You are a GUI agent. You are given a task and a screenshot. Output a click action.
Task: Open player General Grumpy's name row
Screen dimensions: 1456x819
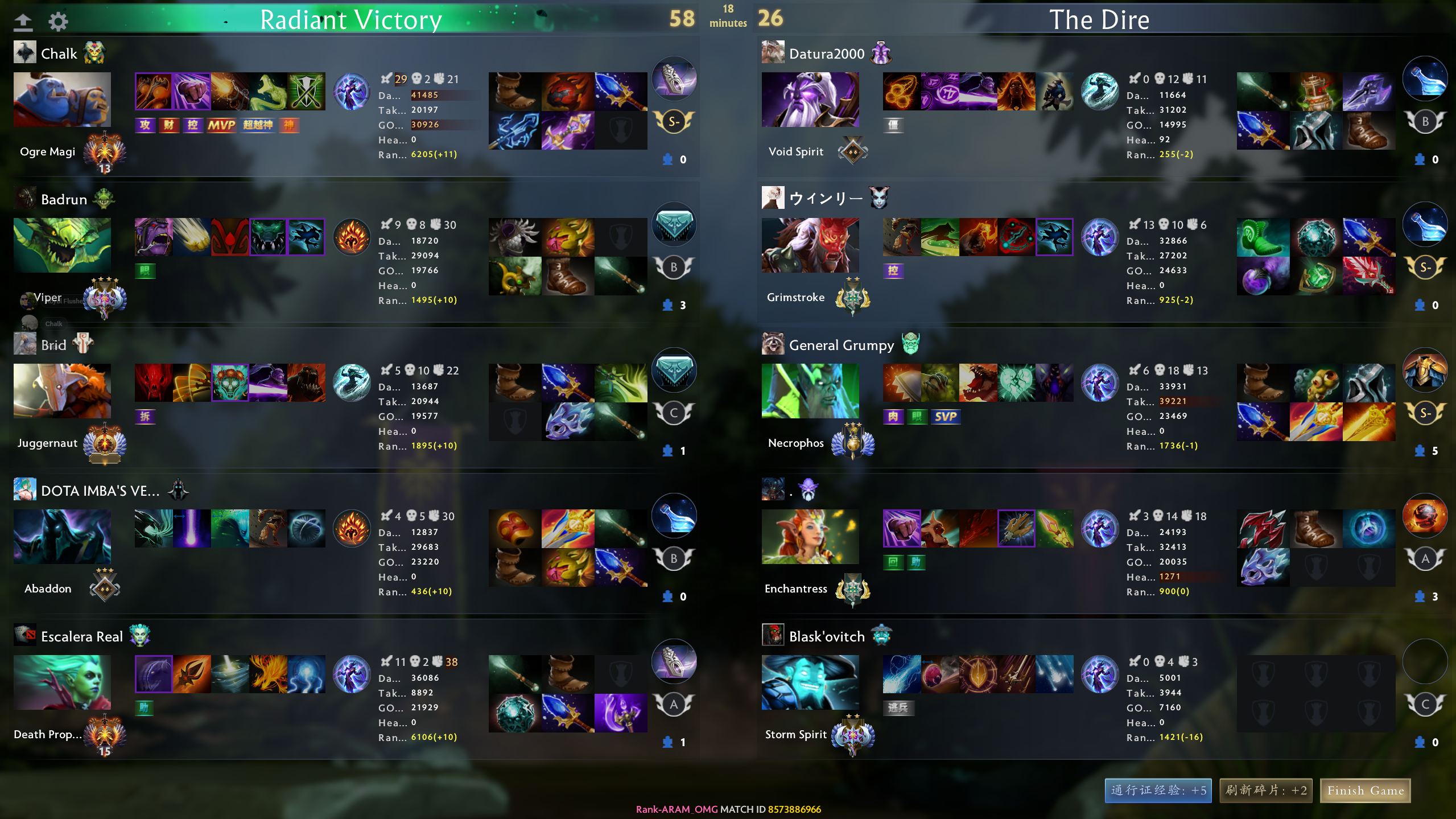841,345
